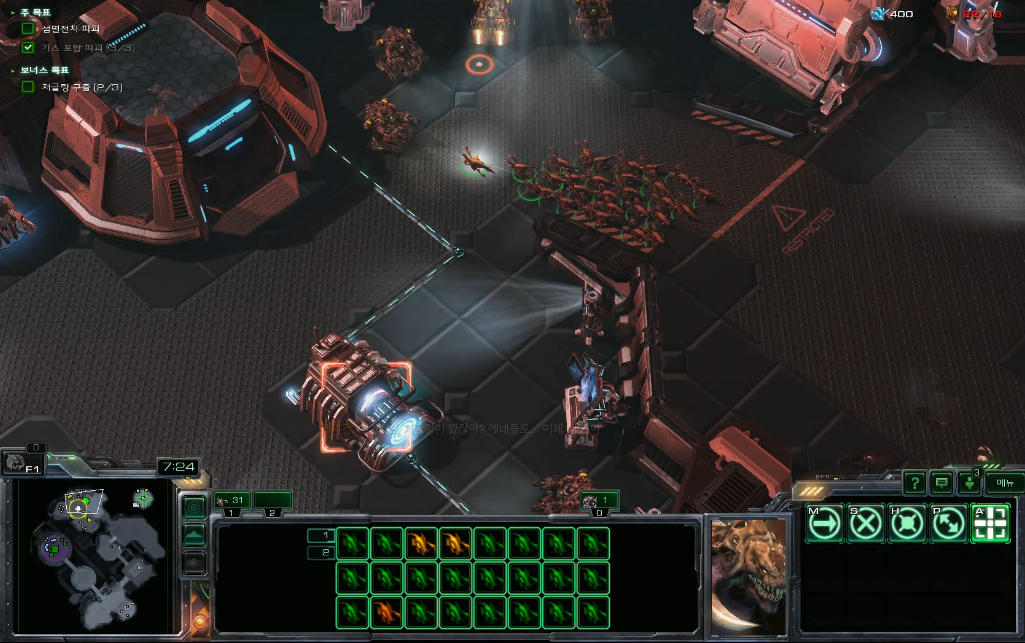Open the 메뉴 game menu
The width and height of the screenshot is (1025, 643).
(1004, 483)
